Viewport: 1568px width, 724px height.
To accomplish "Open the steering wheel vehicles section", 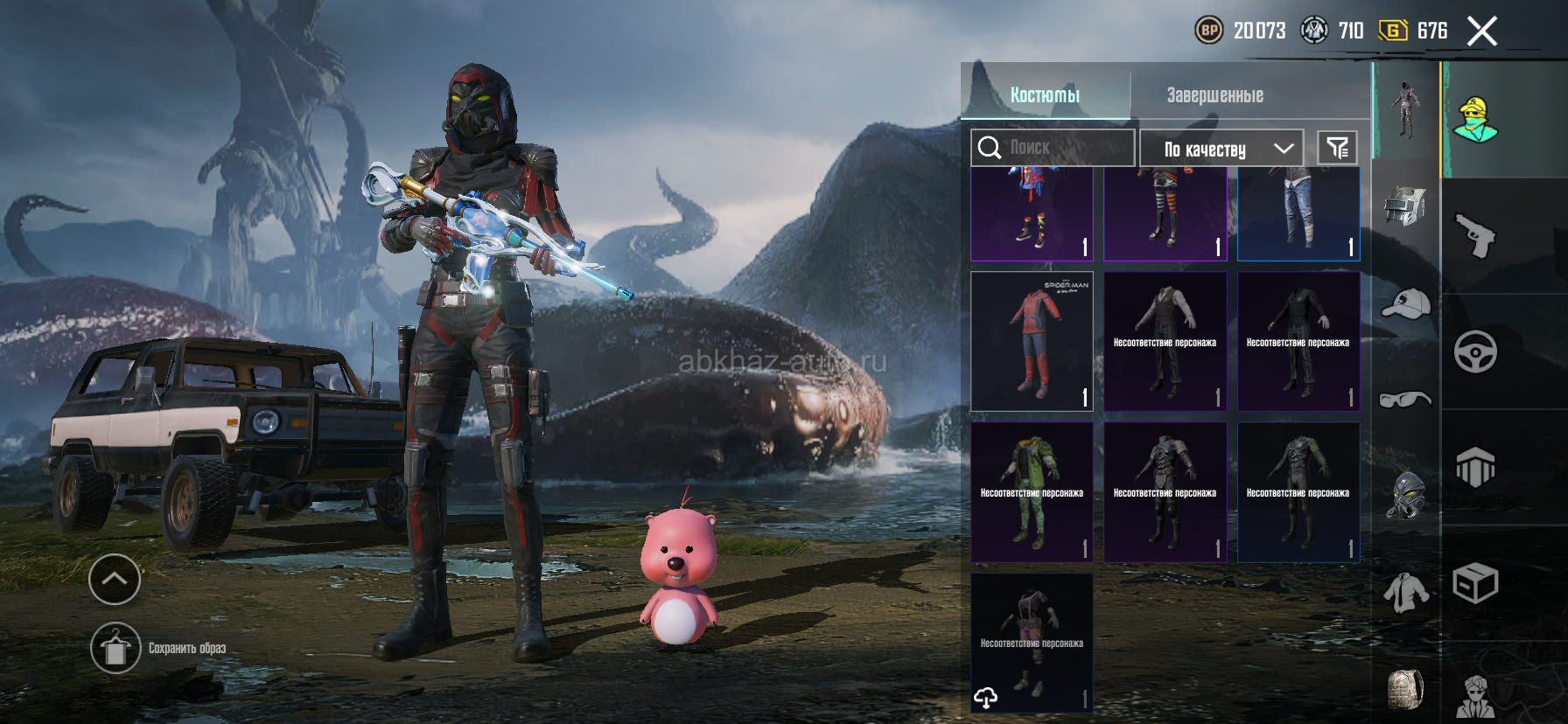I will point(1475,352).
